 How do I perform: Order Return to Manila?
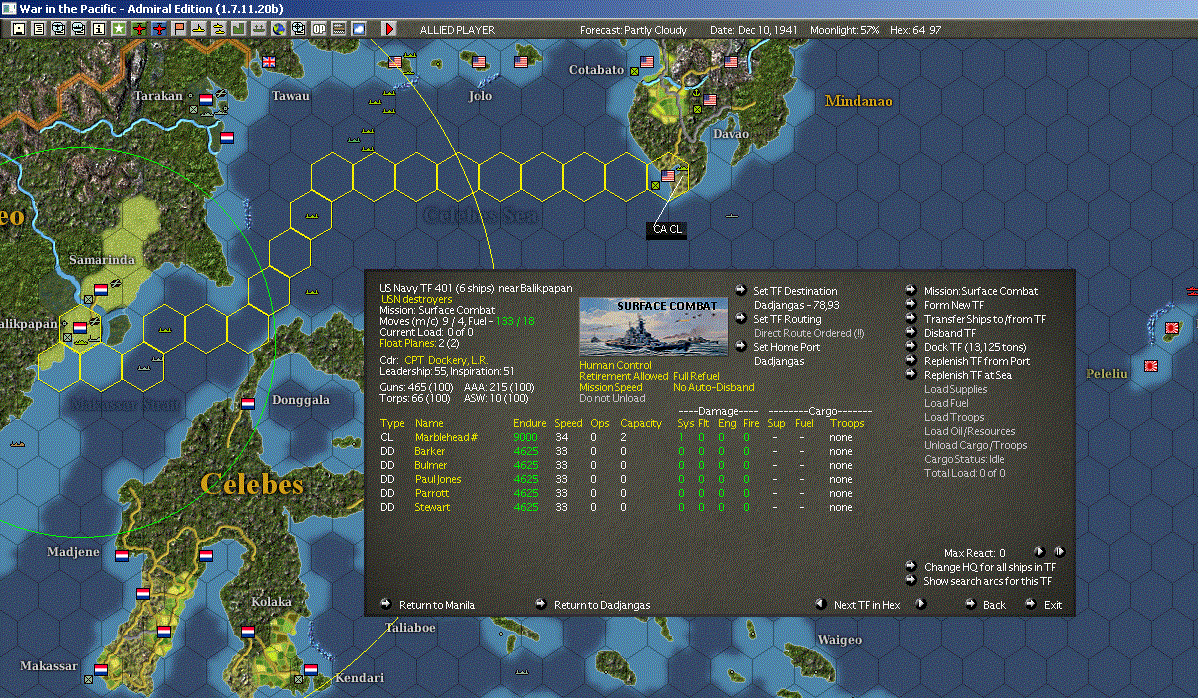(436, 605)
